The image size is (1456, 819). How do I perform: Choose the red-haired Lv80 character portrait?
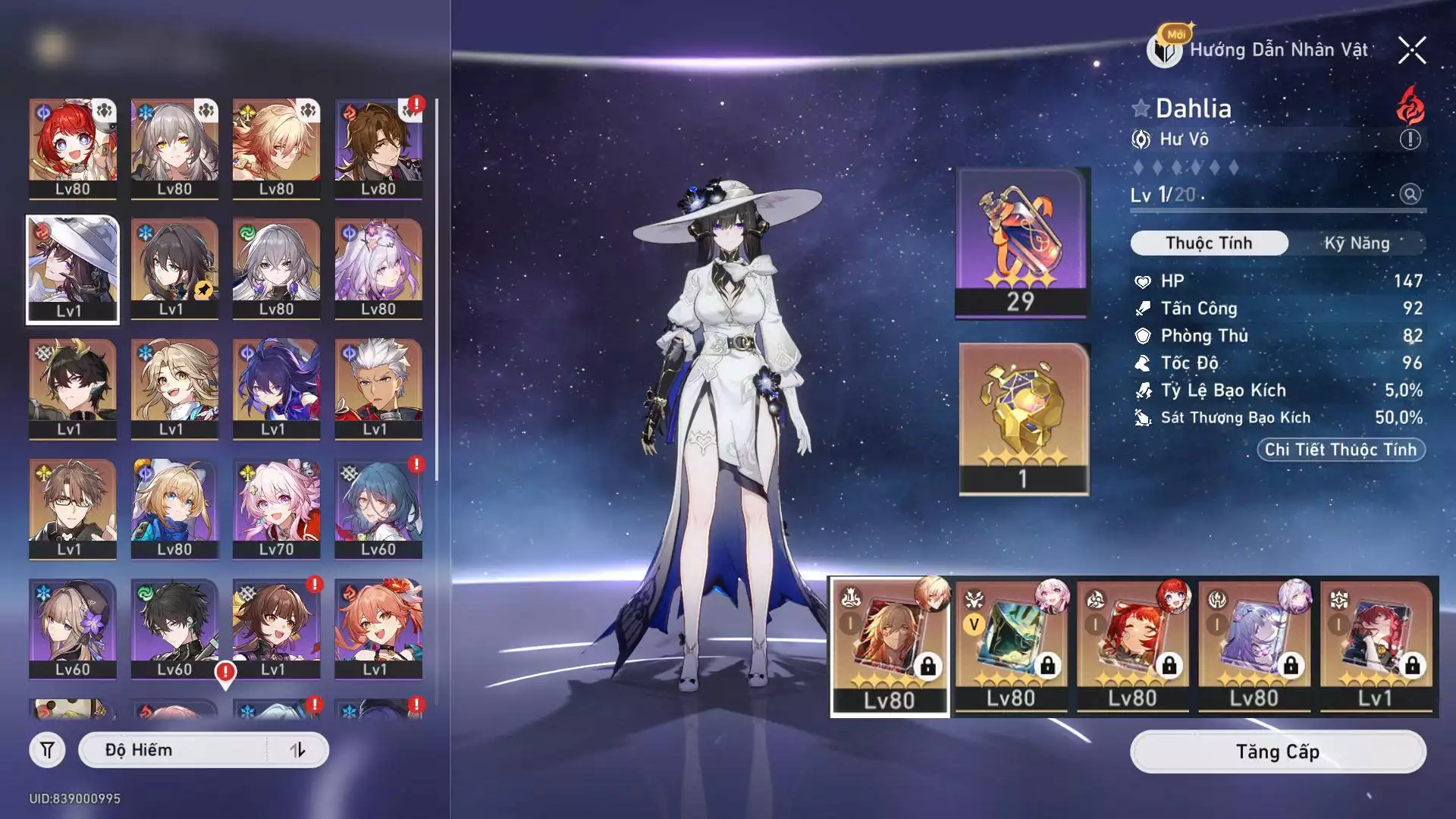tap(72, 148)
